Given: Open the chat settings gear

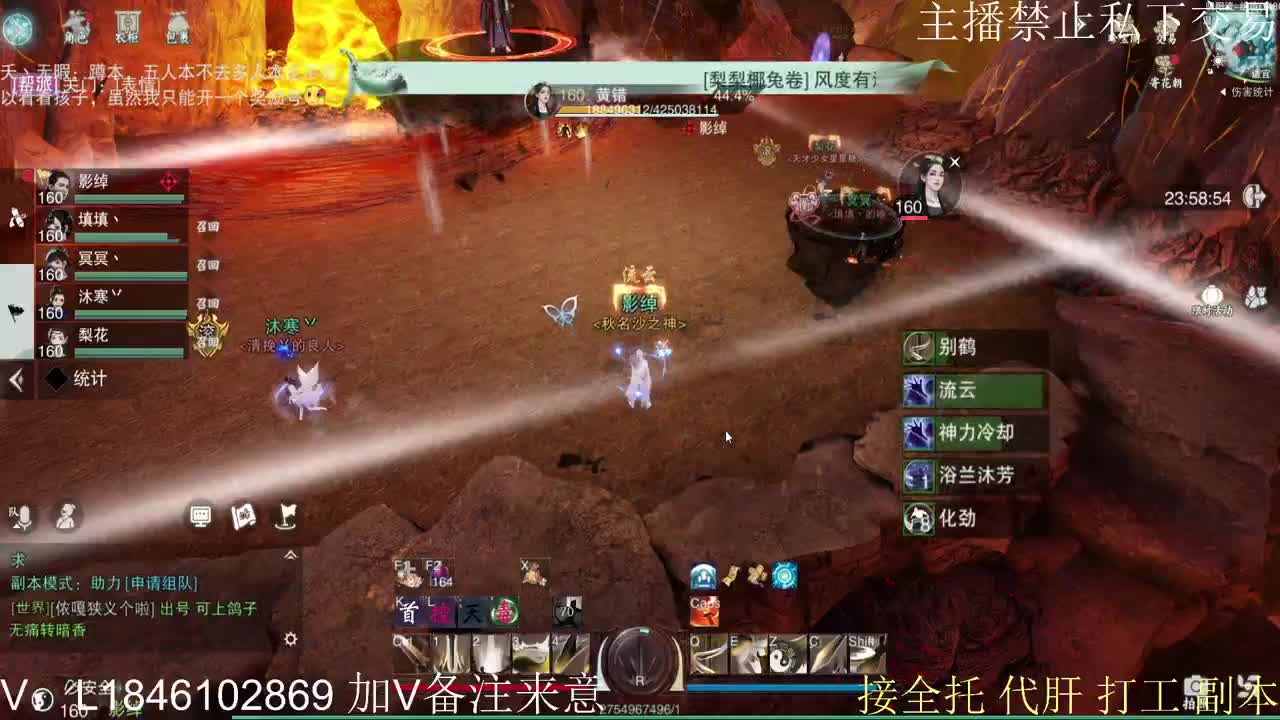Looking at the screenshot, I should tap(291, 639).
